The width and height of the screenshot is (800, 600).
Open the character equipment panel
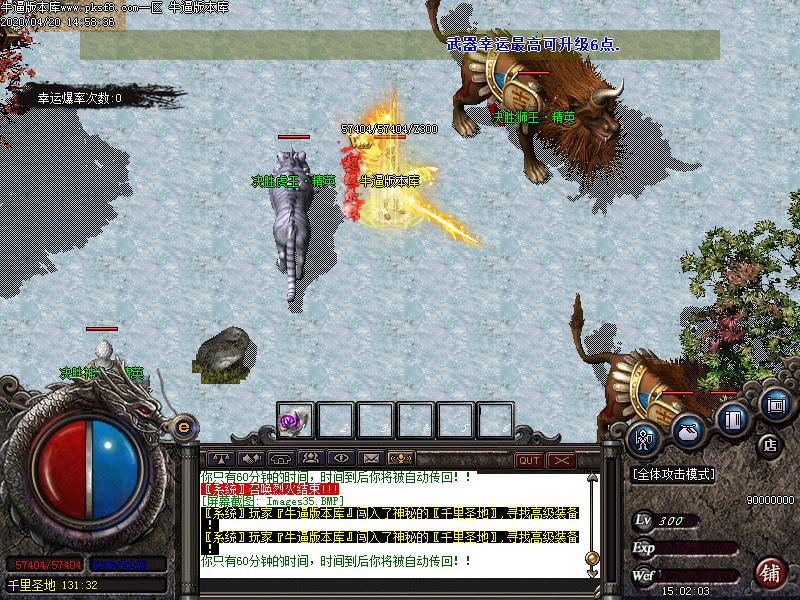(646, 436)
